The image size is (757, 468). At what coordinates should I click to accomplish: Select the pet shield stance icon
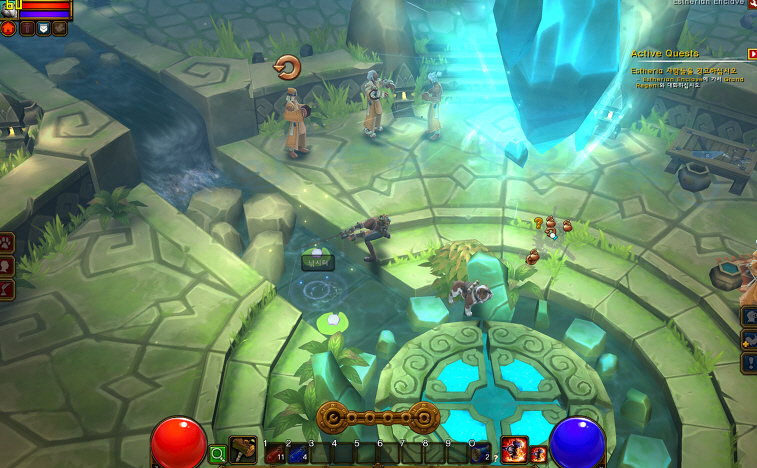43,28
